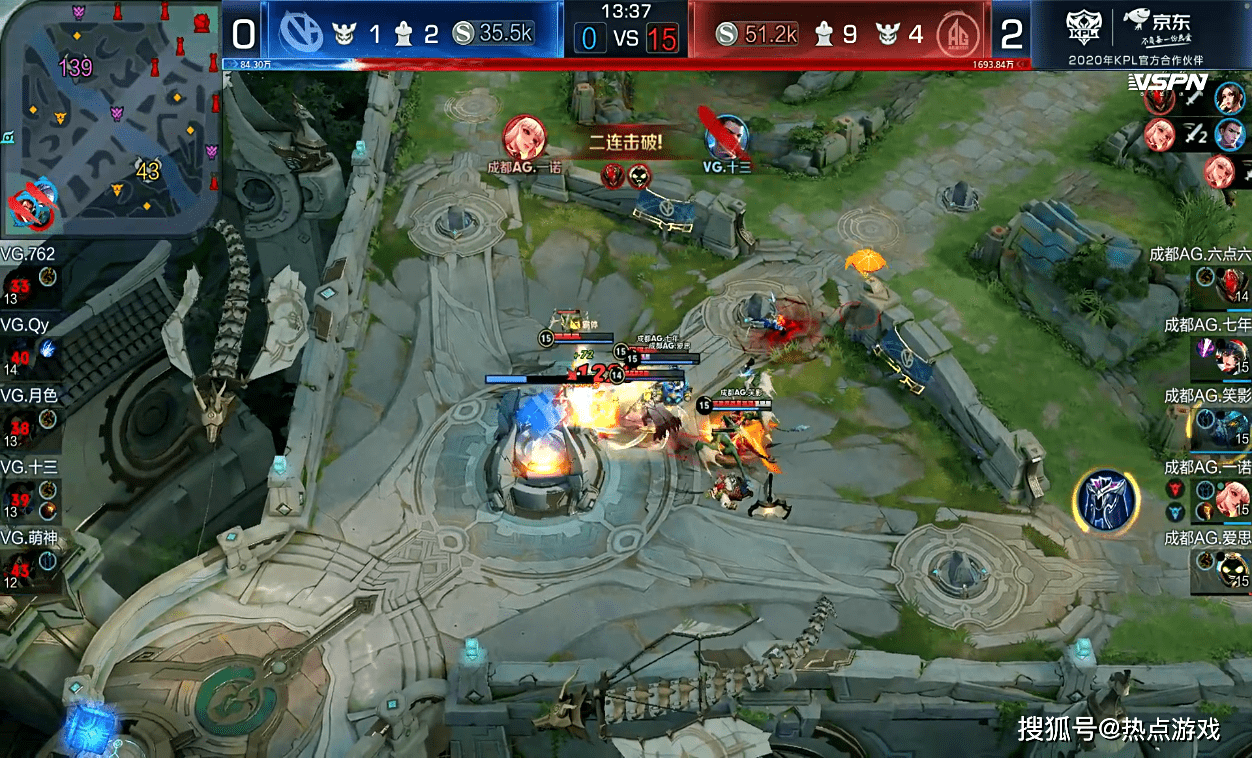The width and height of the screenshot is (1252, 758).
Task: Click the slain VG.十三 portrait in kill banner
Action: (727, 136)
